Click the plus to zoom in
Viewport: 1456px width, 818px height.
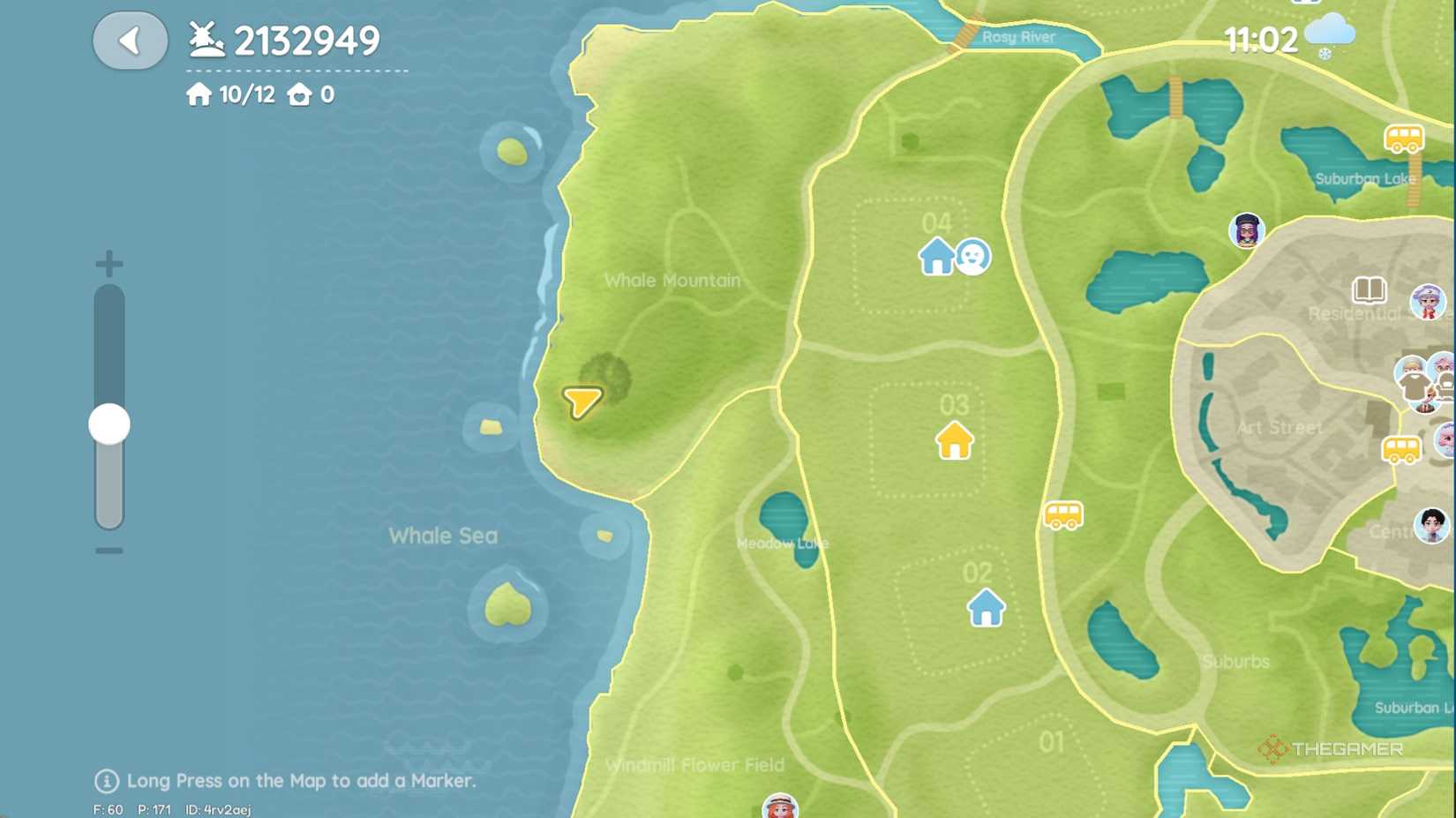tap(108, 262)
